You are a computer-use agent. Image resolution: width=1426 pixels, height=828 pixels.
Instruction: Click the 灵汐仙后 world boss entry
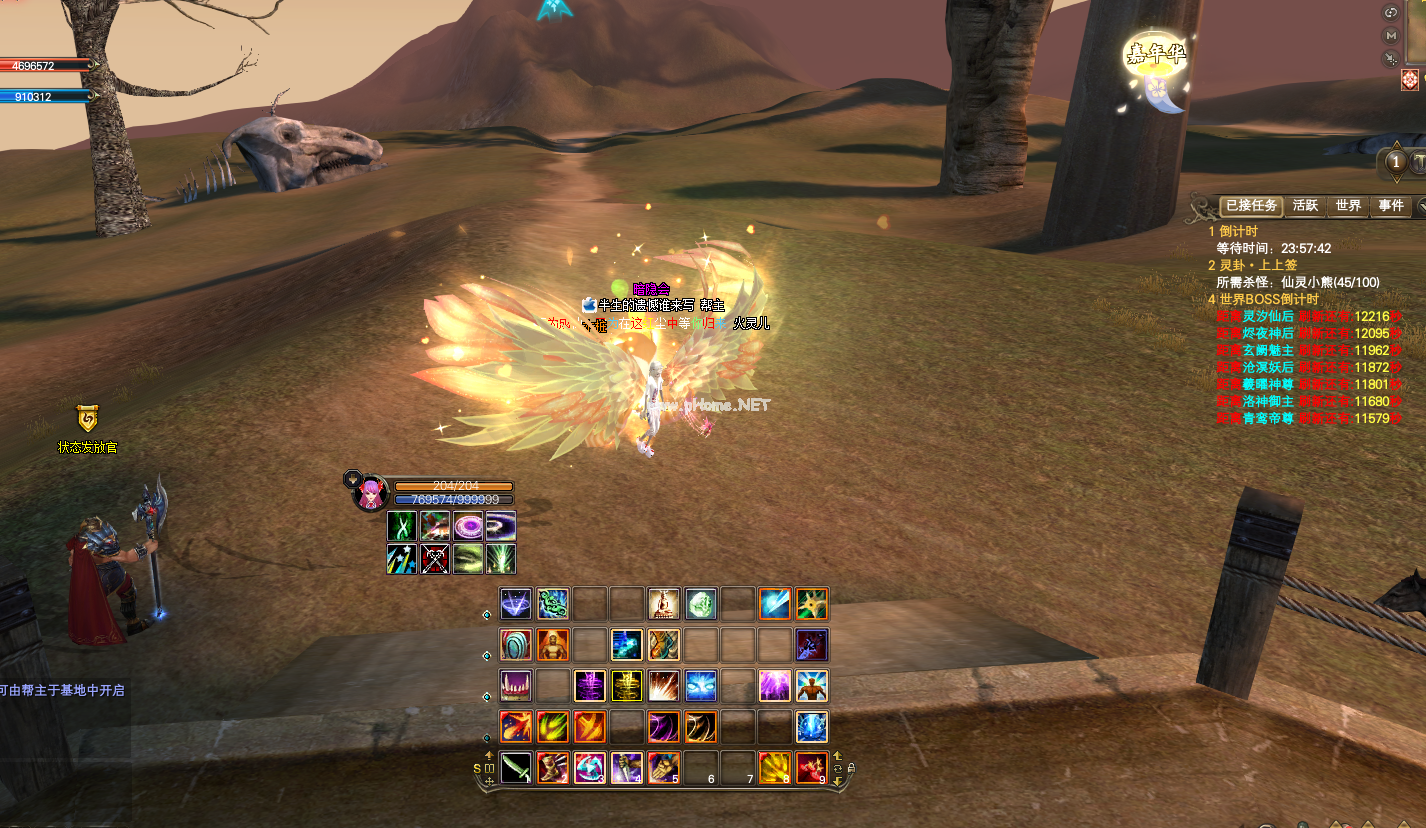coord(1268,316)
